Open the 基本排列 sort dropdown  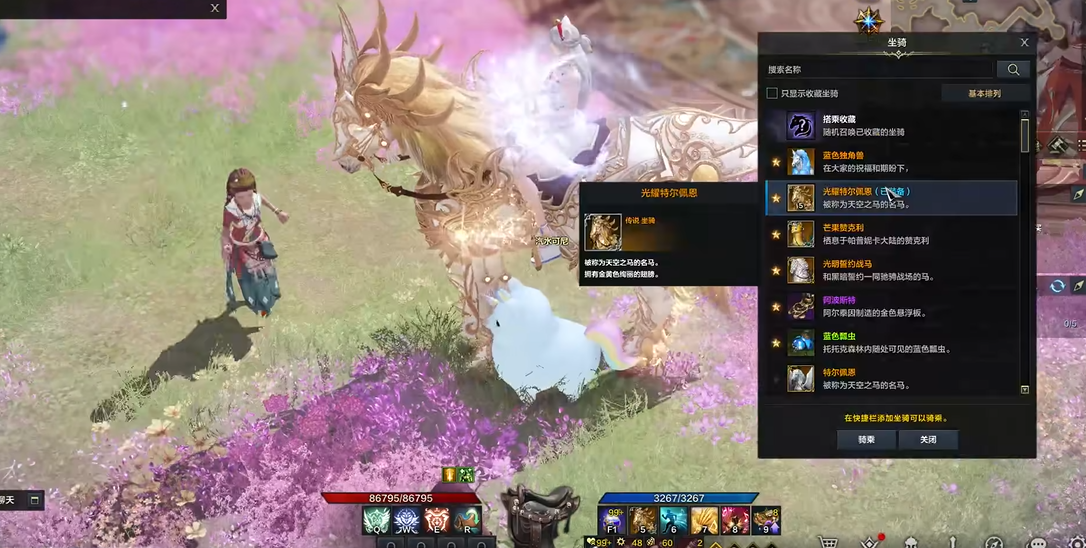click(984, 93)
